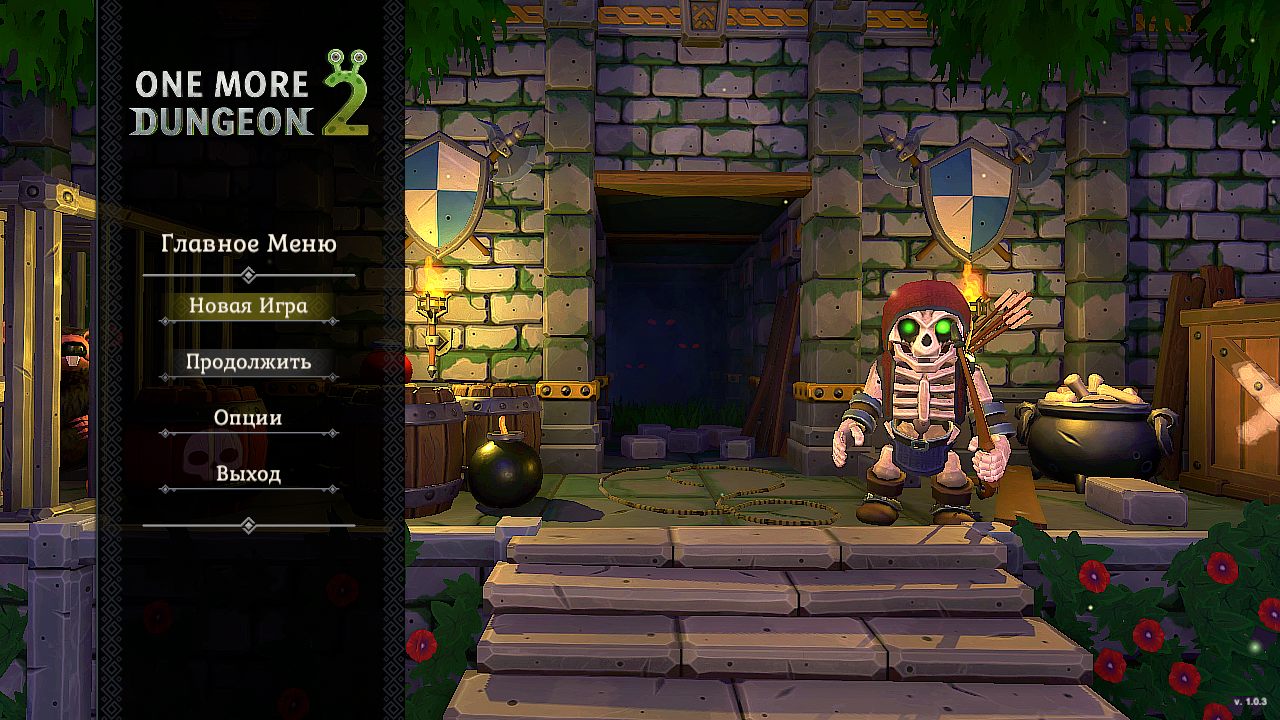Open the "Опции" settings entry
Viewport: 1280px width, 720px height.
click(x=246, y=417)
